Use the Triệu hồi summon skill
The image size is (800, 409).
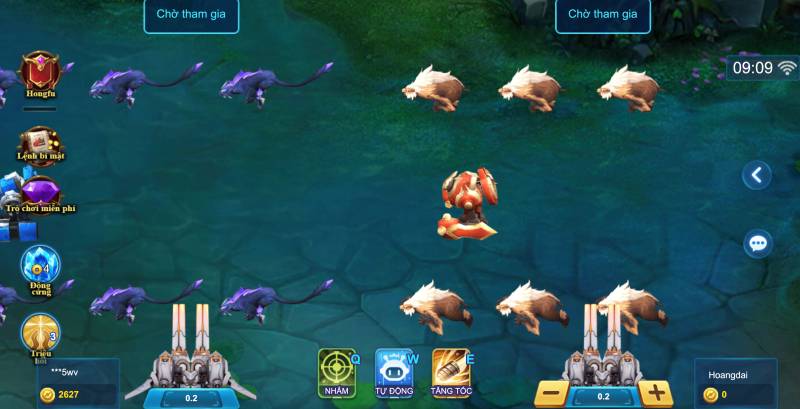pos(41,334)
